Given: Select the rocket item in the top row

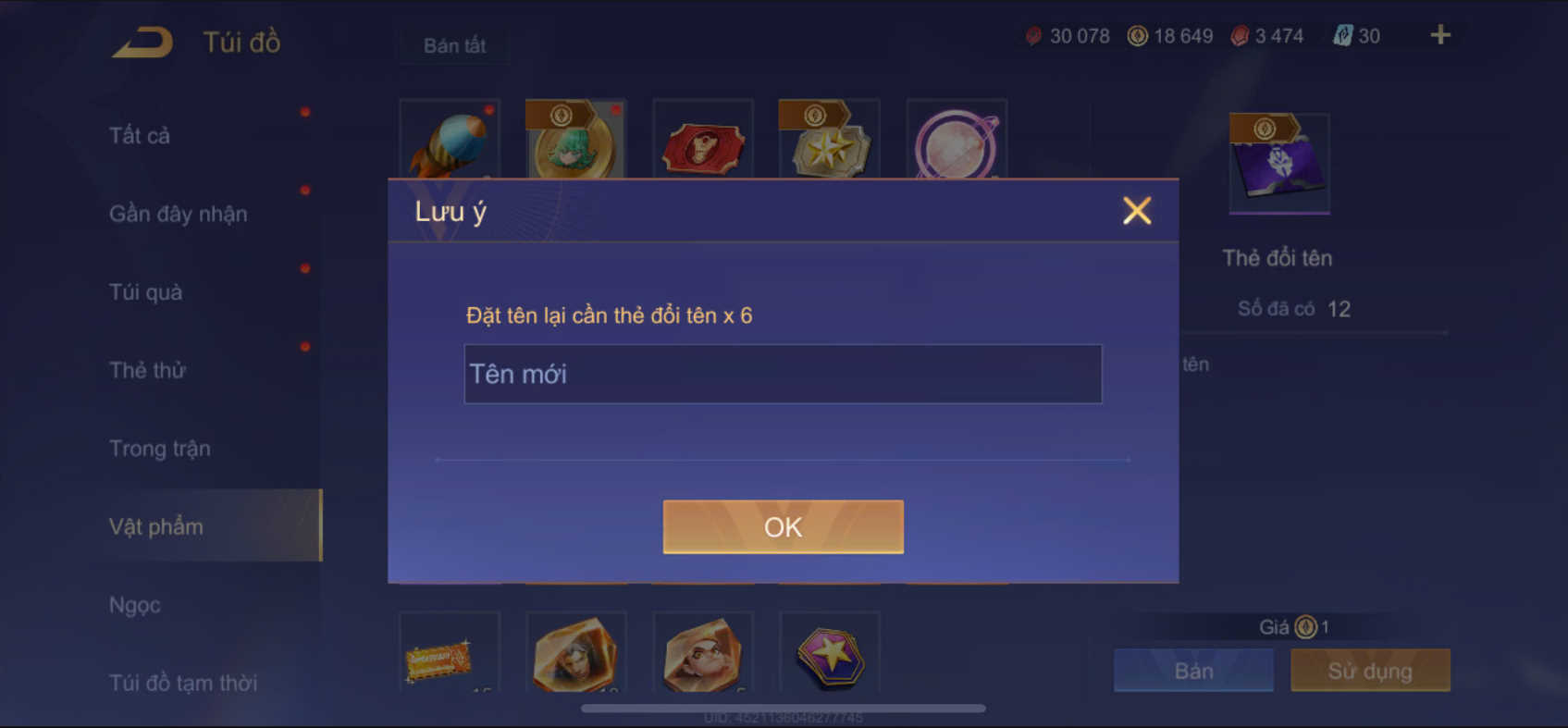Looking at the screenshot, I should pos(450,141).
